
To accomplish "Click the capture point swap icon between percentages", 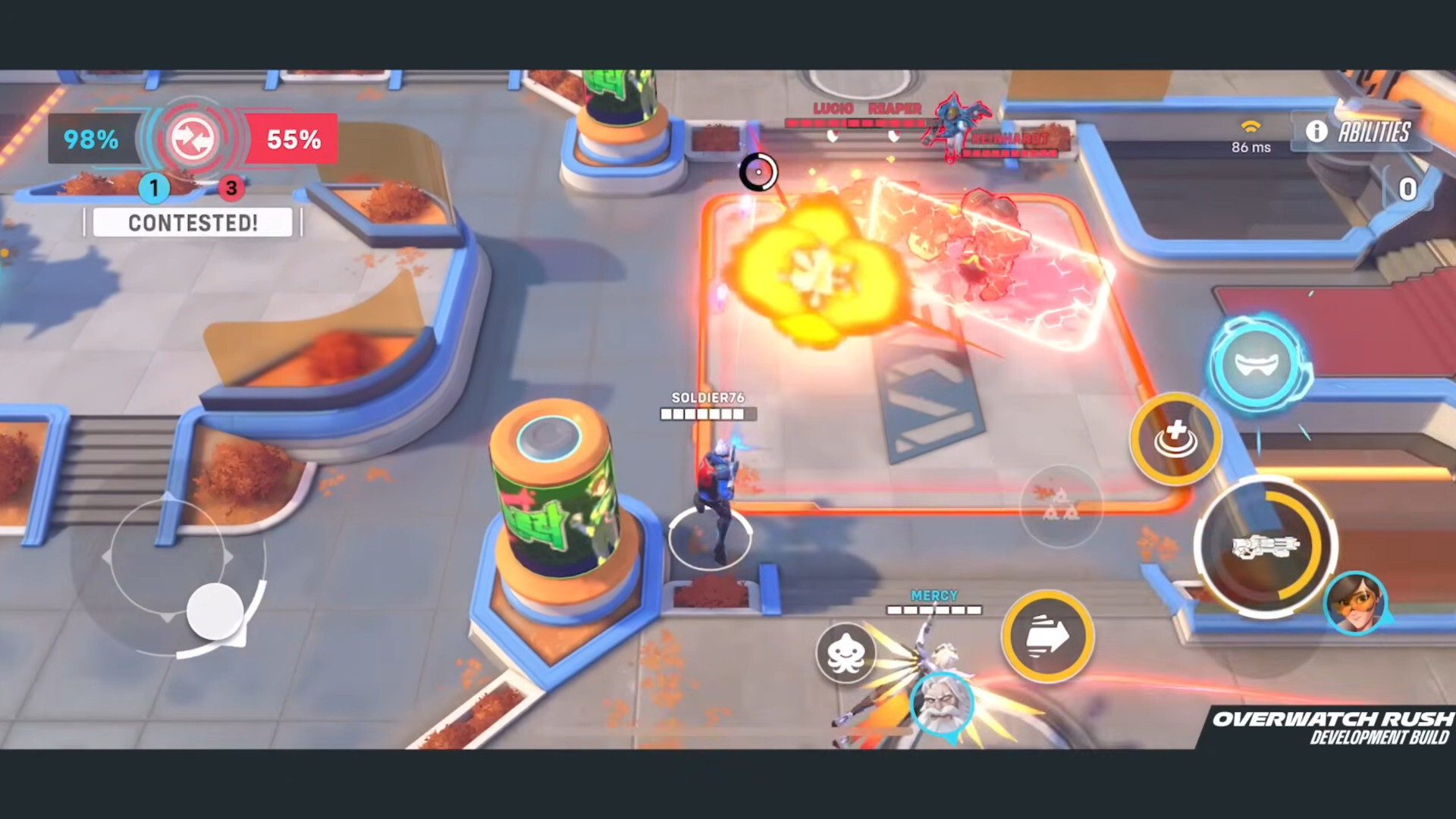I will tap(191, 138).
